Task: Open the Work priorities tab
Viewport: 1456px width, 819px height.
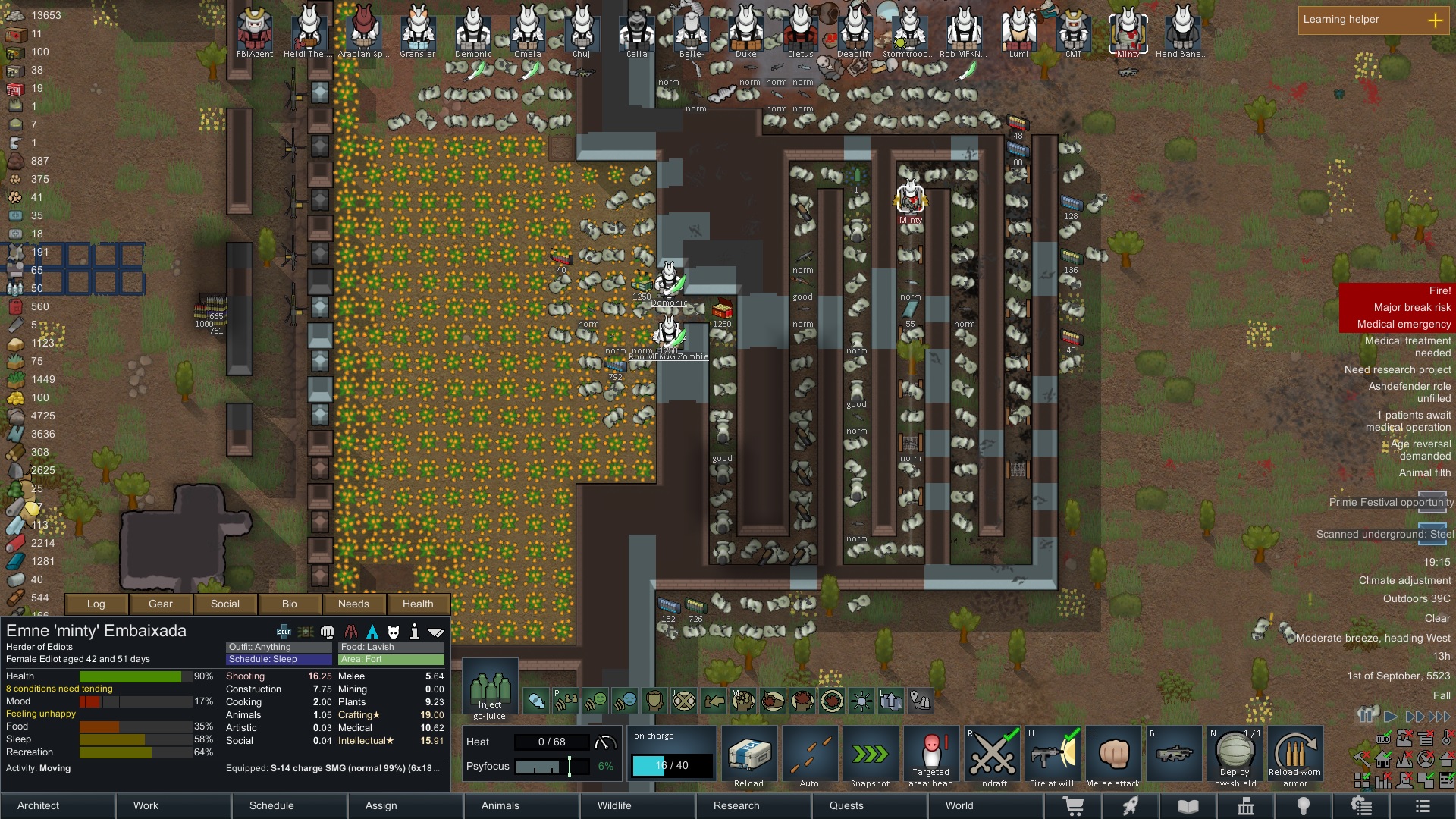Action: coord(146,805)
